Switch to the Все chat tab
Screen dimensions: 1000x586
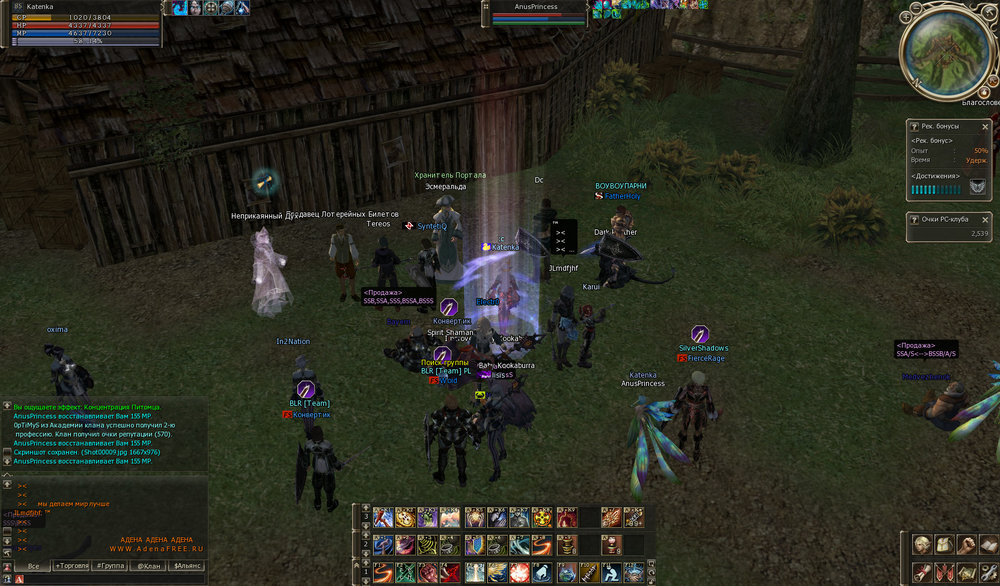pos(33,566)
